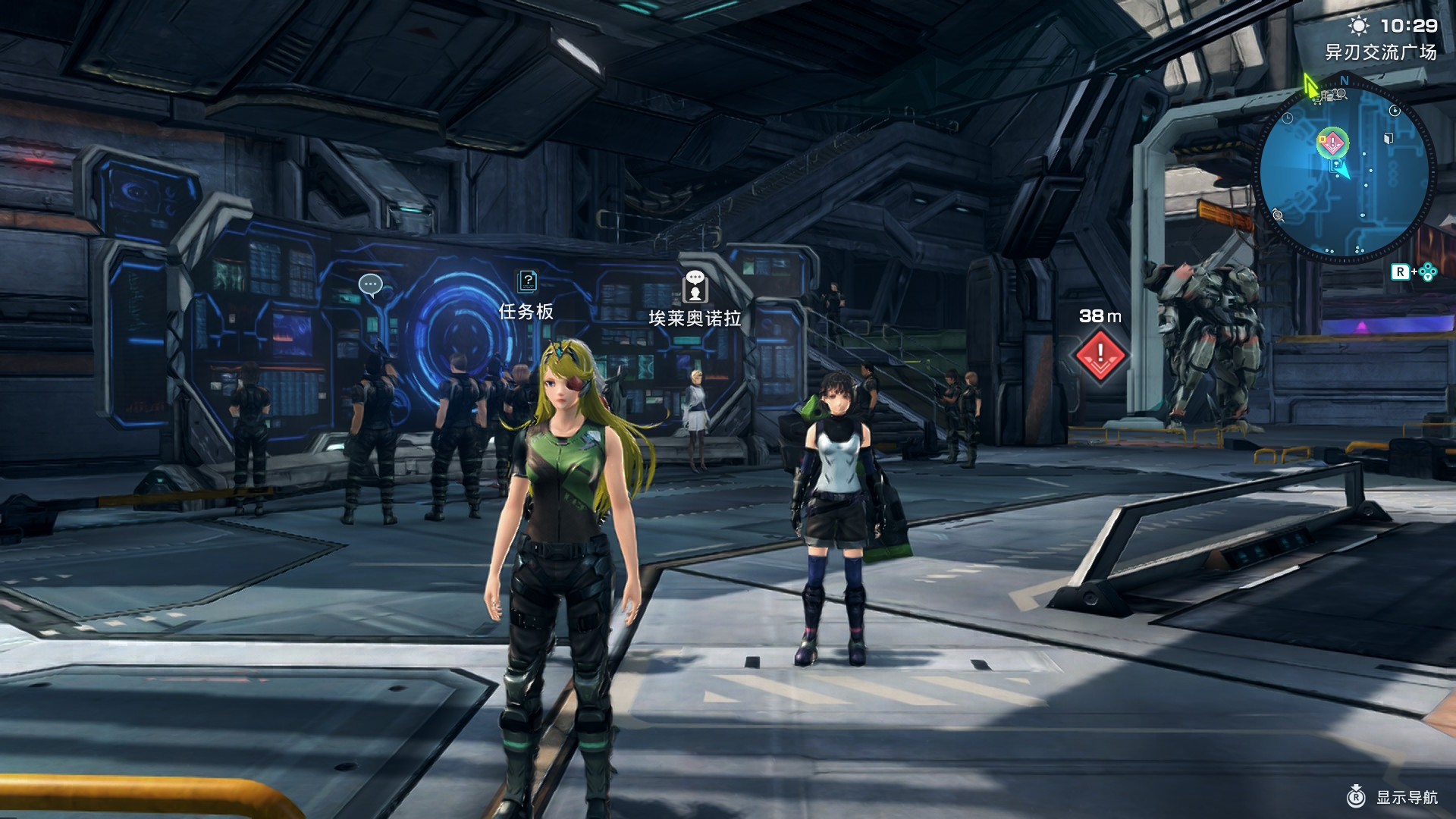This screenshot has width=1456, height=819.
Task: Select the pink quest marker on the minimap
Action: (1332, 143)
